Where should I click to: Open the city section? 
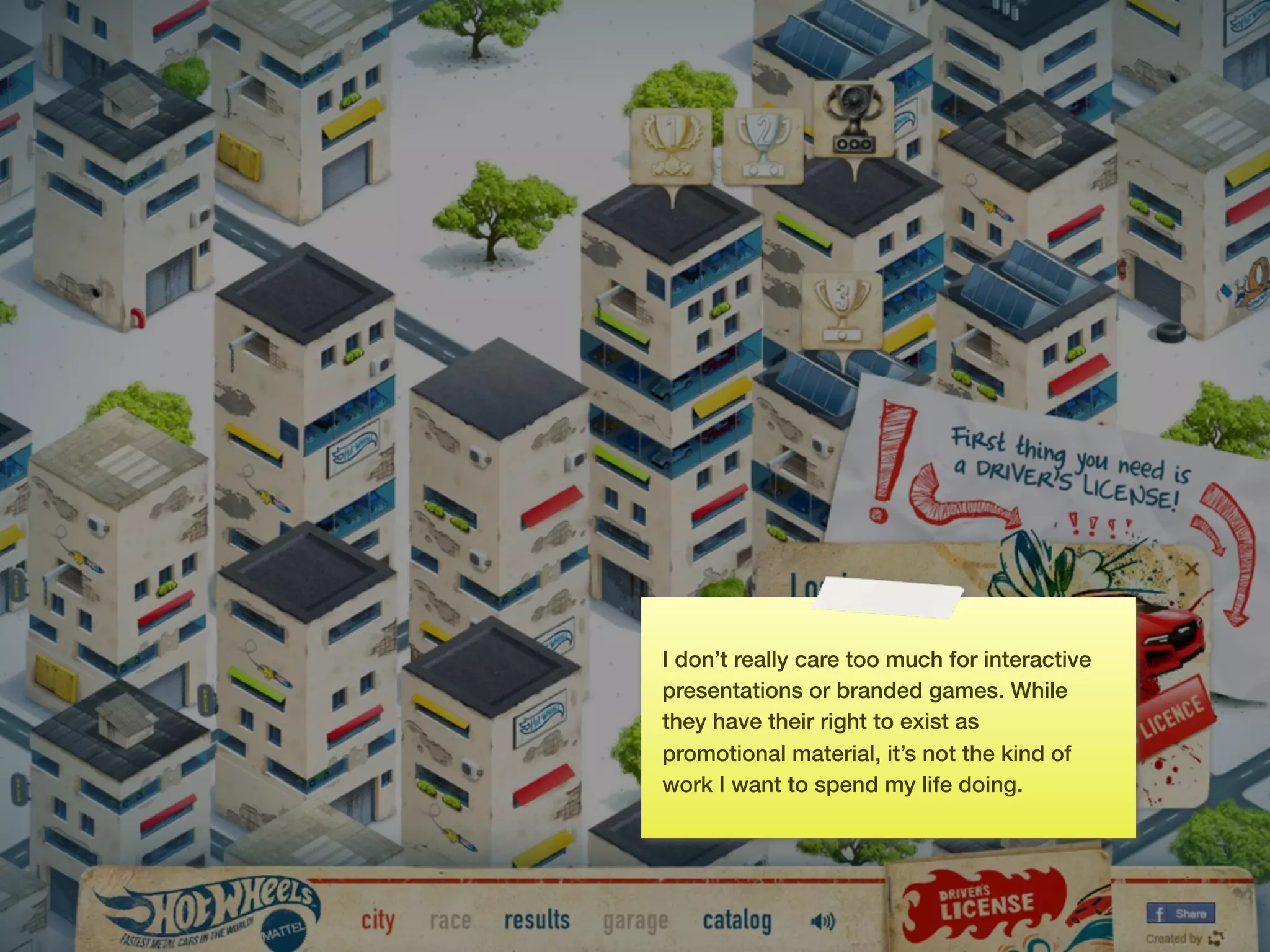coord(378,921)
